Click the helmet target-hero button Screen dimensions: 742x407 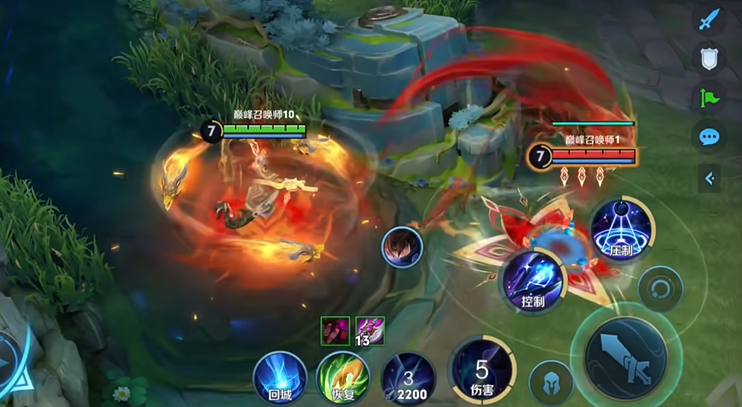point(551,382)
